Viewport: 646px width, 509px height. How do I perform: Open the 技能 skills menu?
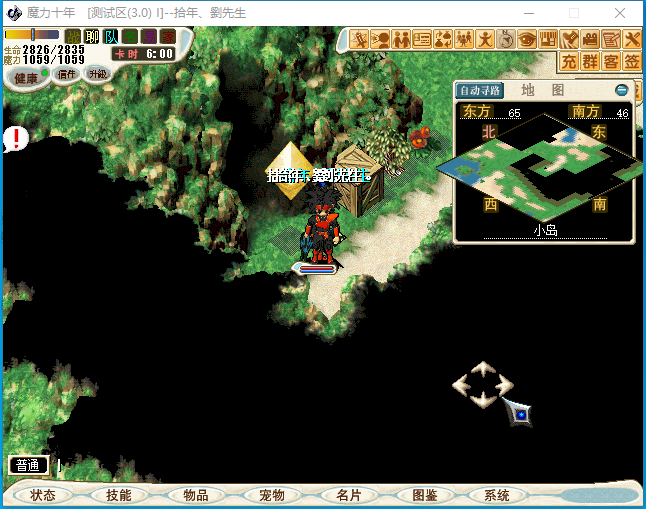click(x=119, y=495)
